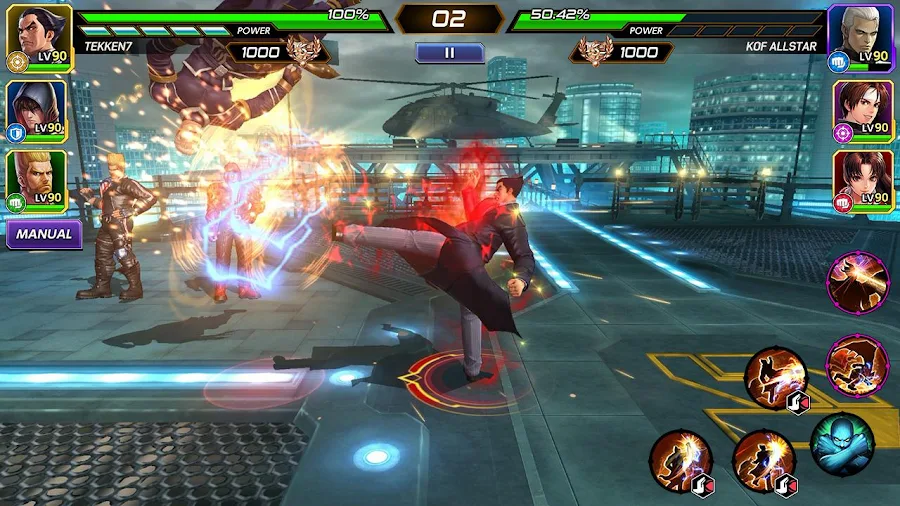
Task: Select the silver-haired enemy portrait
Action: click(x=860, y=35)
